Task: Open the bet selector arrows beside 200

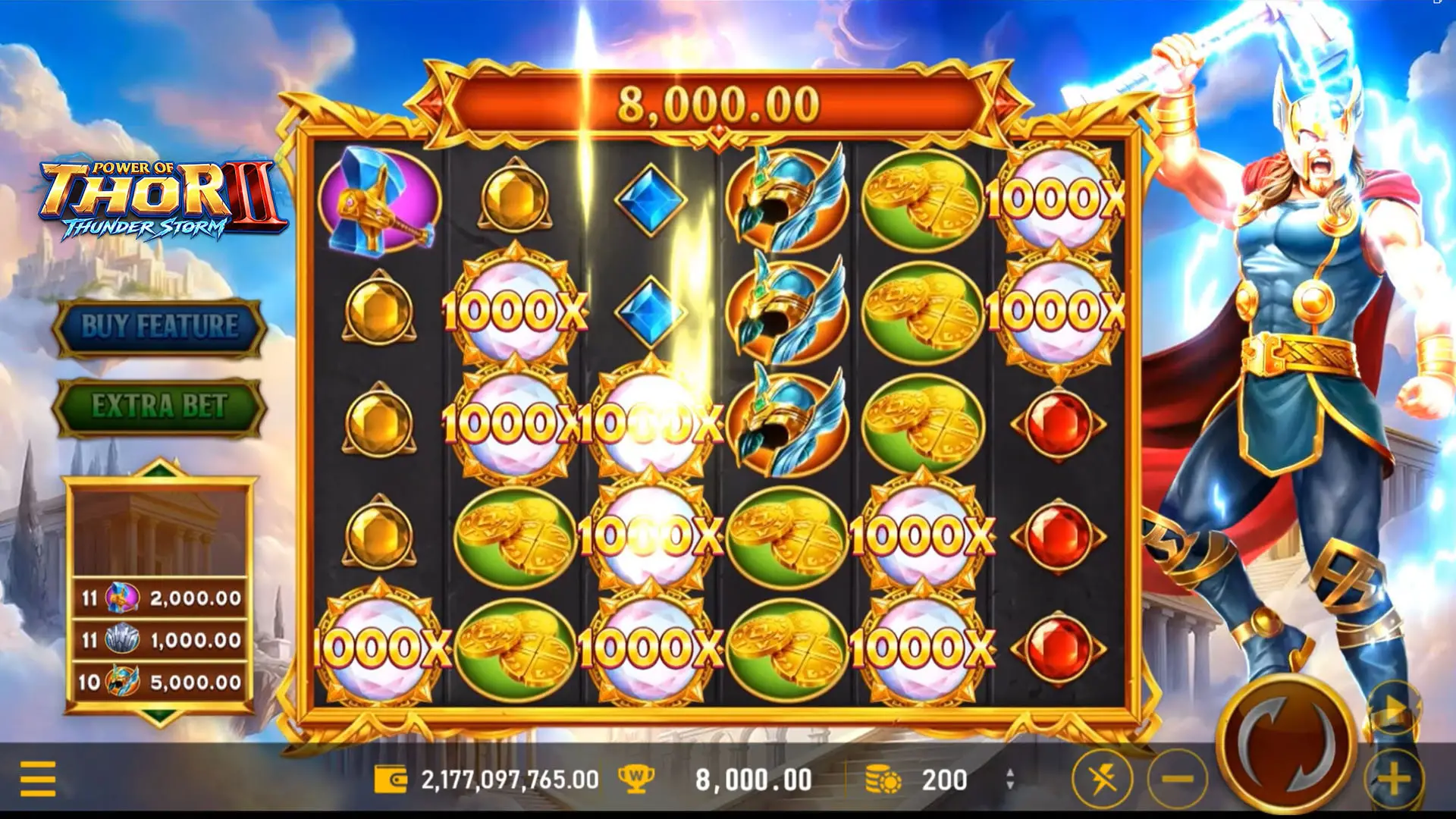Action: (1009, 779)
